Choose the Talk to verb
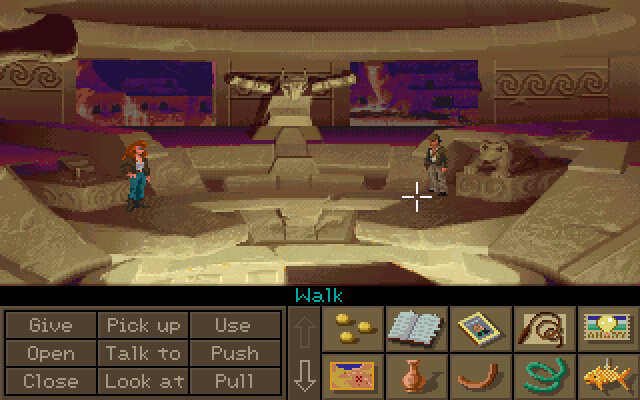640x400 pixels. point(143,353)
